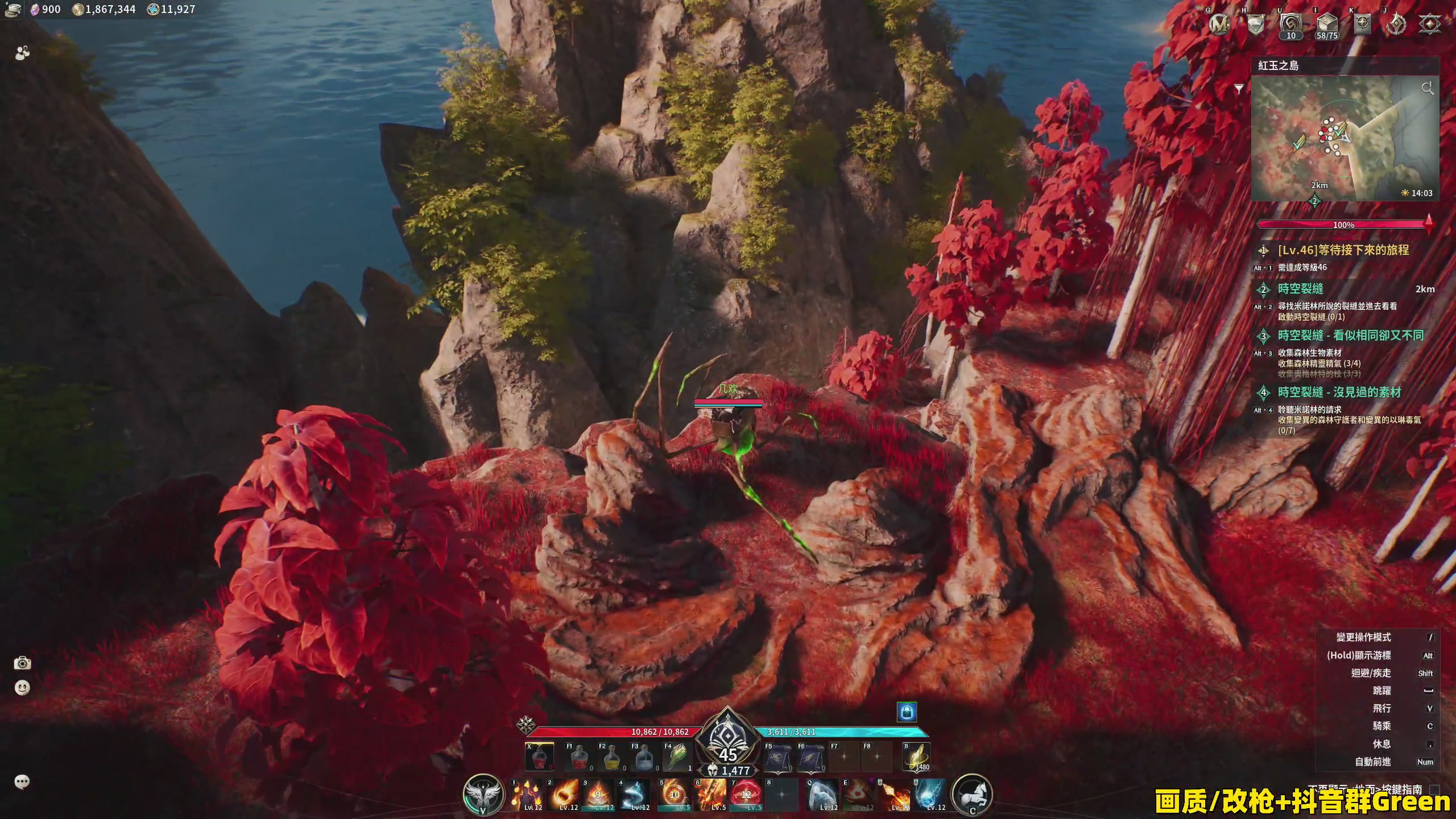Screen dimensions: 1456x819
Task: Open the emote smiley face menu
Action: (22, 688)
